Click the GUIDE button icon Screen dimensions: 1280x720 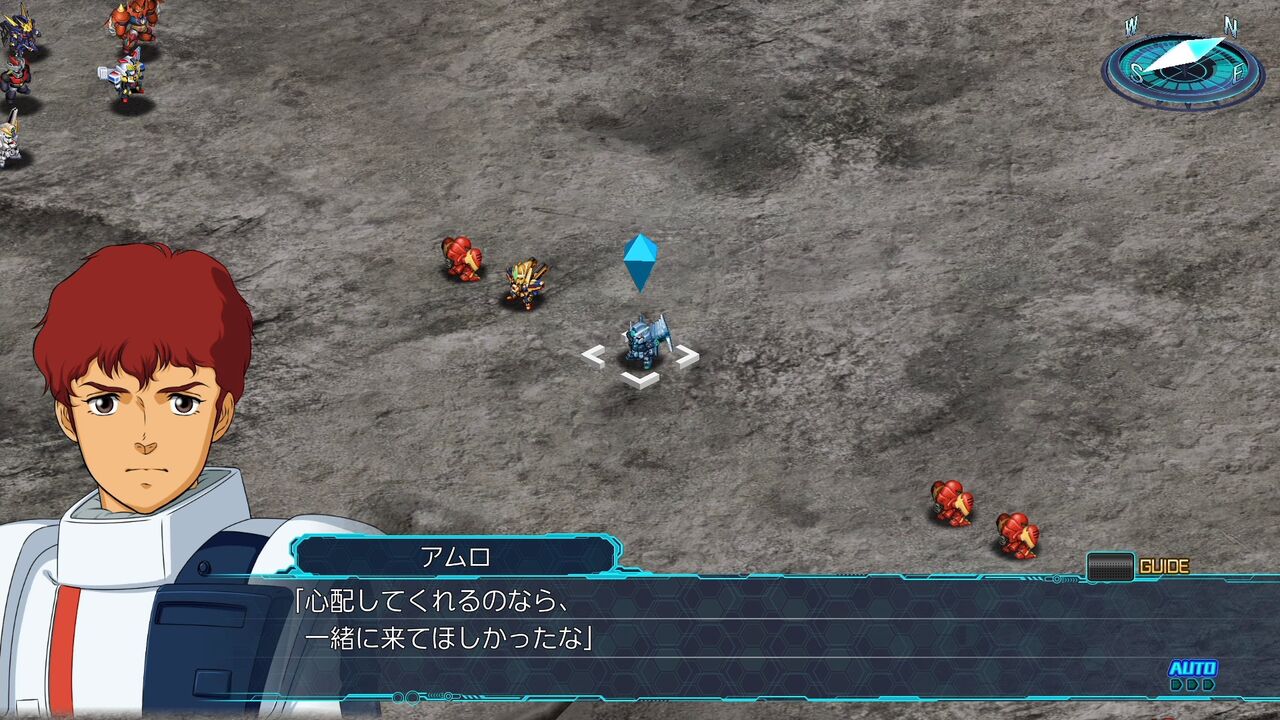(1112, 566)
